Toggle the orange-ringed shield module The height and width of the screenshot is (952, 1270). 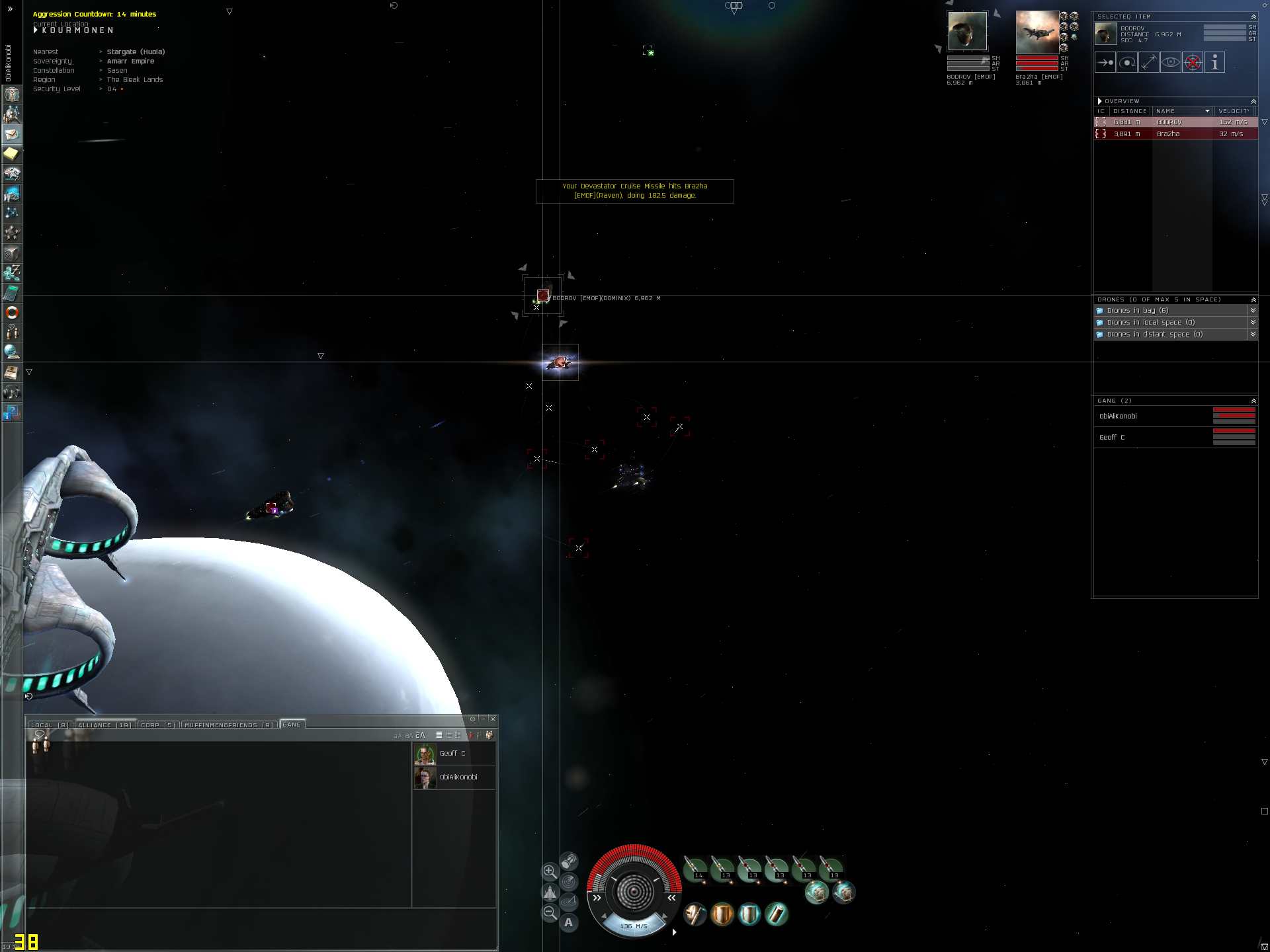[722, 914]
